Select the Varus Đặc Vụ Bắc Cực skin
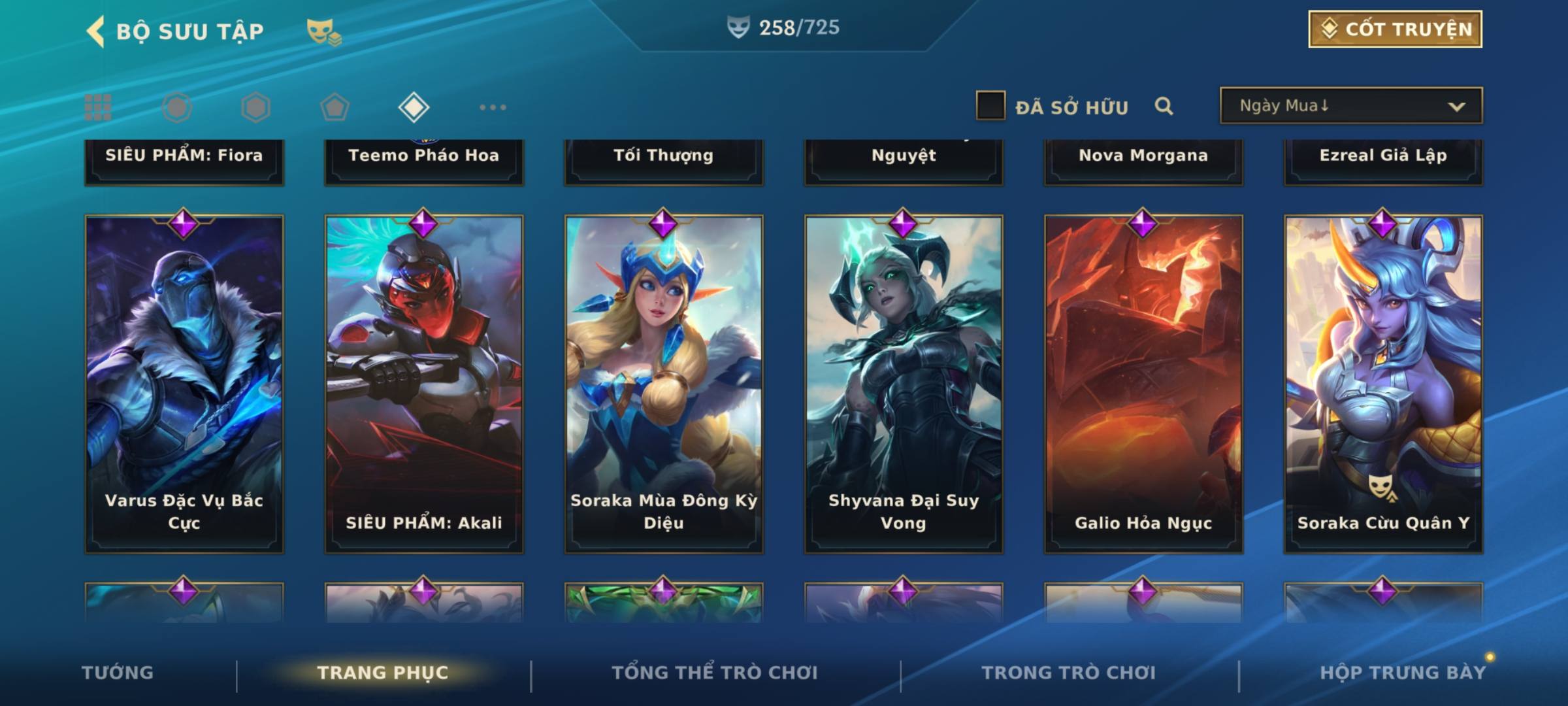 point(184,384)
